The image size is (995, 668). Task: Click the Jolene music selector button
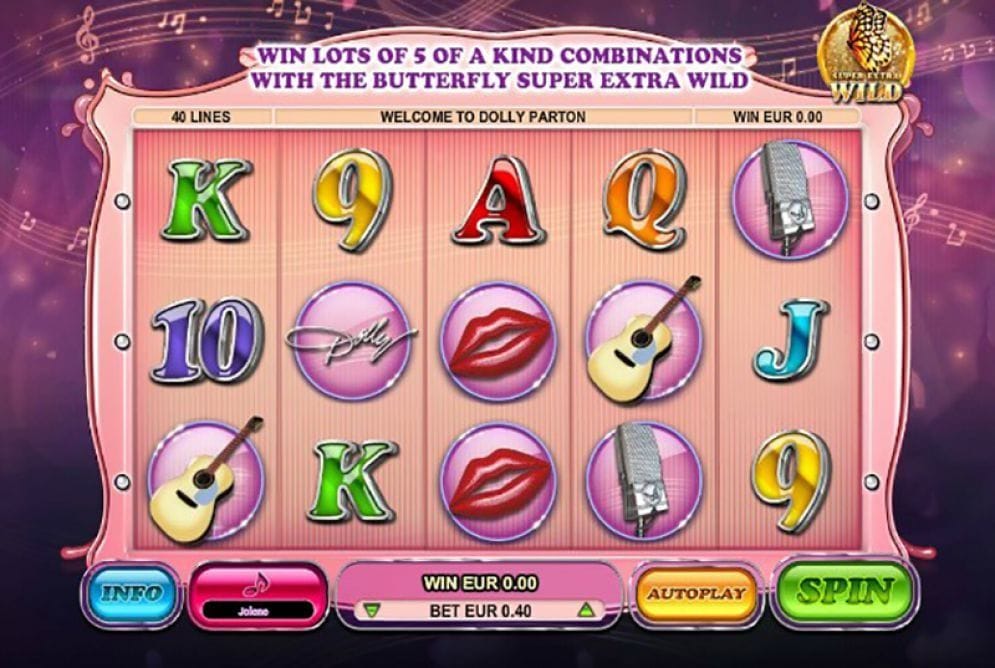[258, 594]
